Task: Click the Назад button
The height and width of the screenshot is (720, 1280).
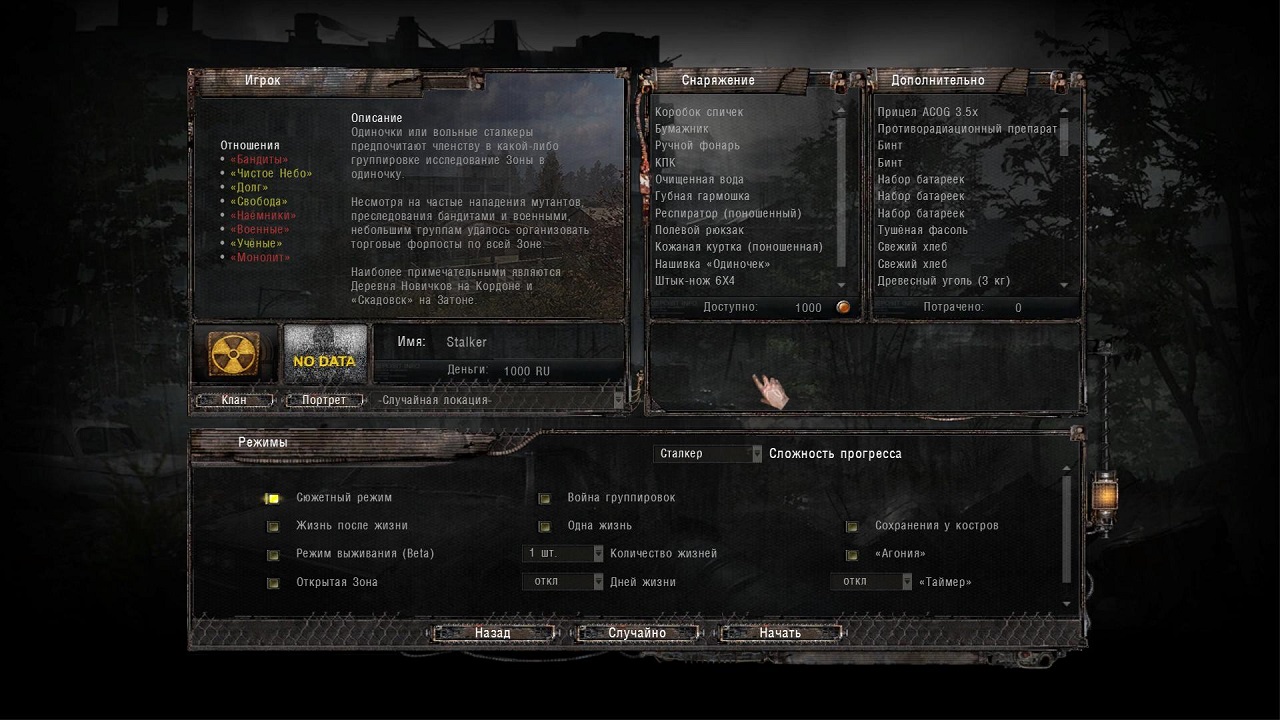Action: (x=492, y=633)
